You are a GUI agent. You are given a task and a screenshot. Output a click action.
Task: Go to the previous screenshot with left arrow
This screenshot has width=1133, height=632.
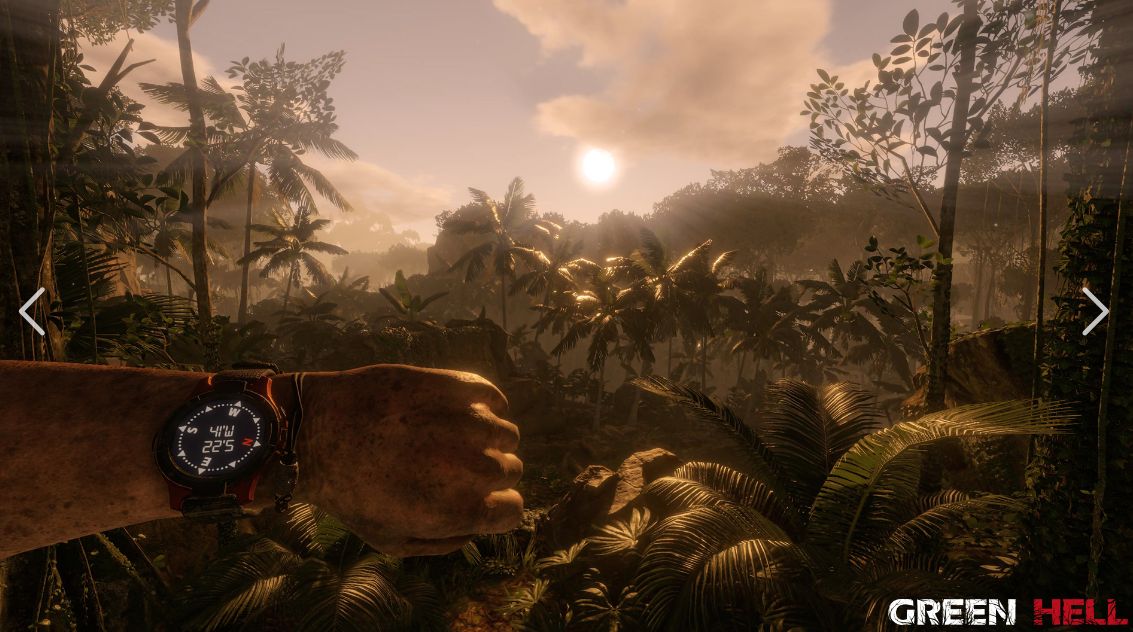point(32,311)
